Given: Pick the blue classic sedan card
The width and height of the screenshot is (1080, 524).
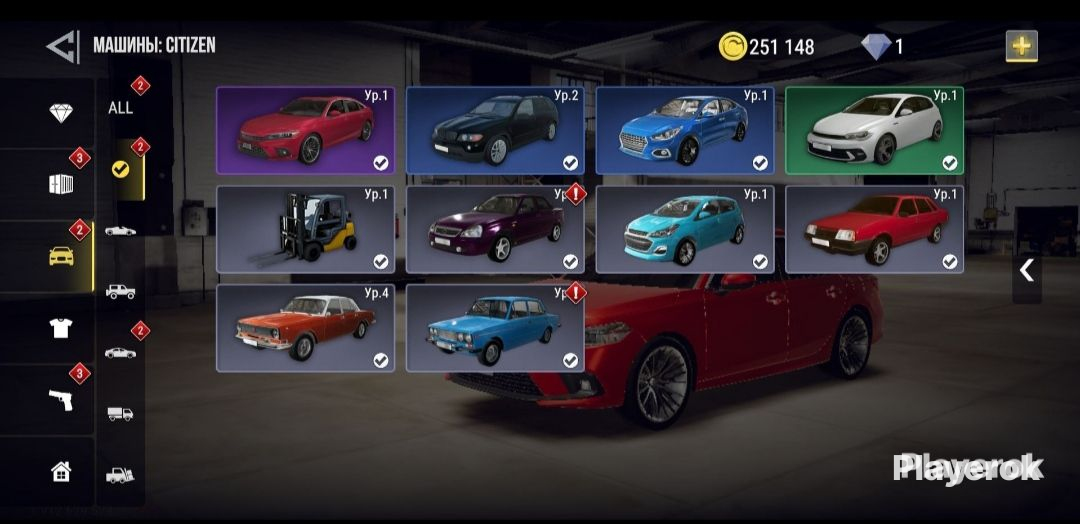Looking at the screenshot, I should click(495, 328).
